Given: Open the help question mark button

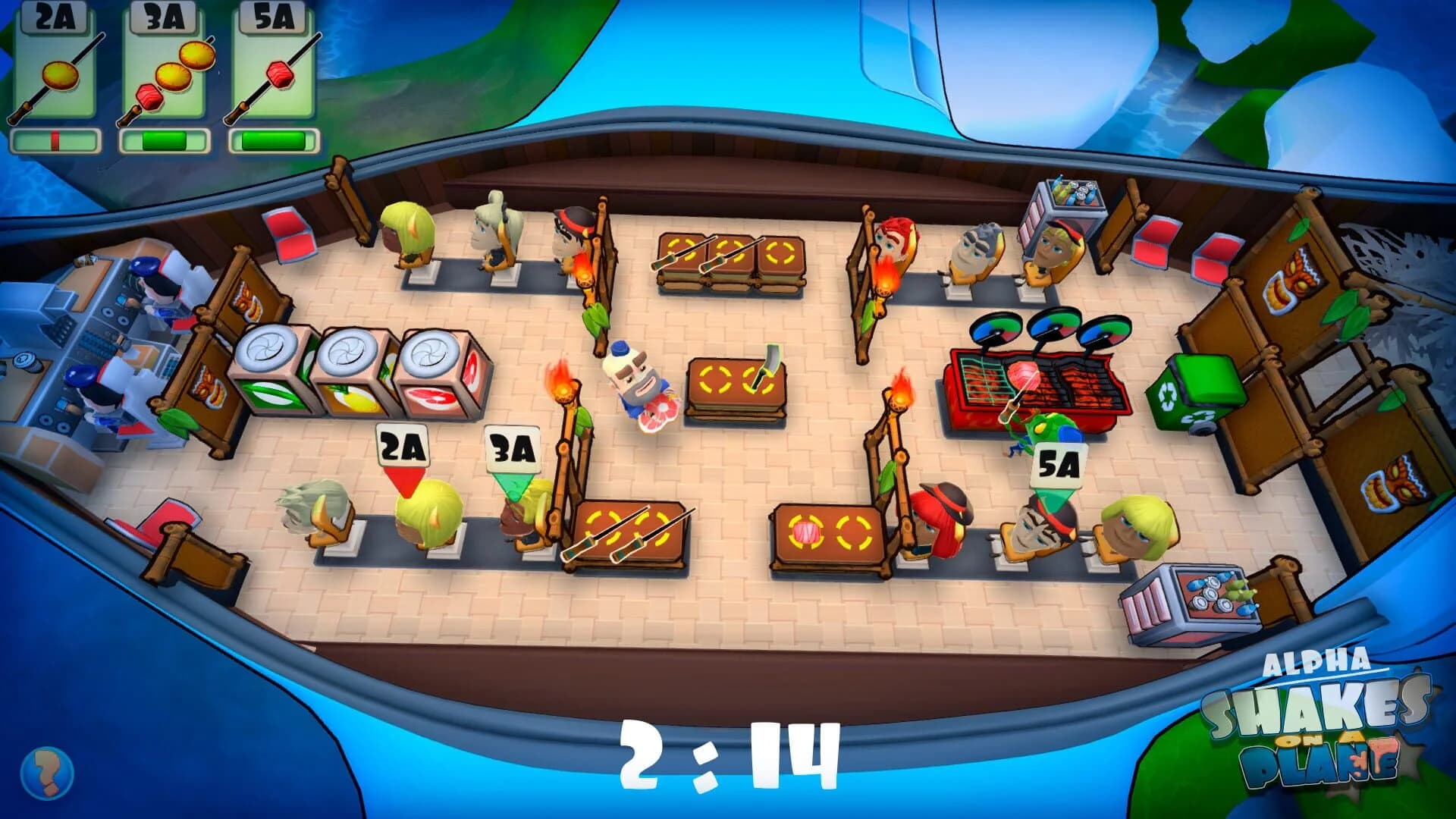Looking at the screenshot, I should (x=45, y=773).
